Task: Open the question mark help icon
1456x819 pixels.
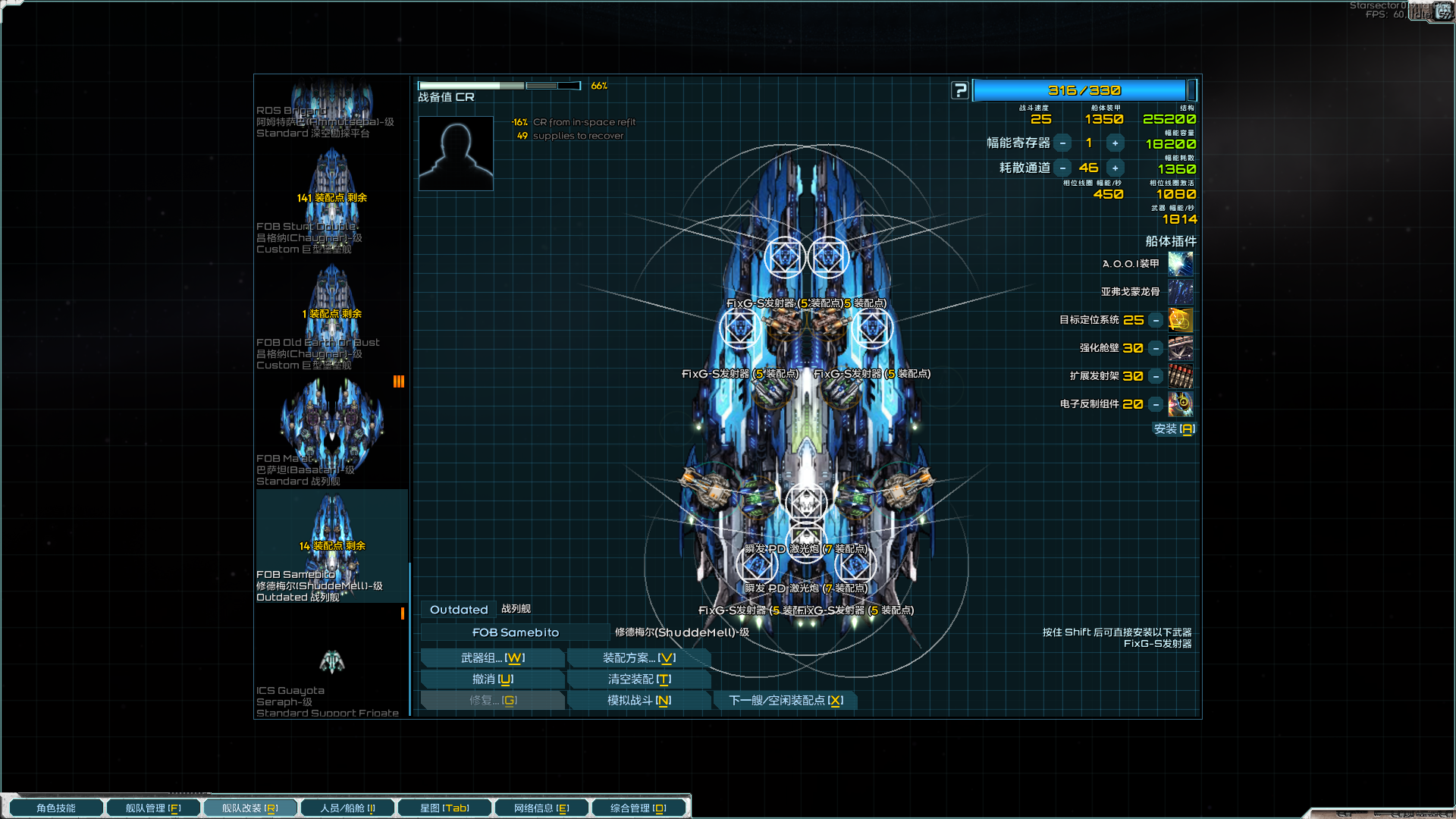Action: (960, 89)
